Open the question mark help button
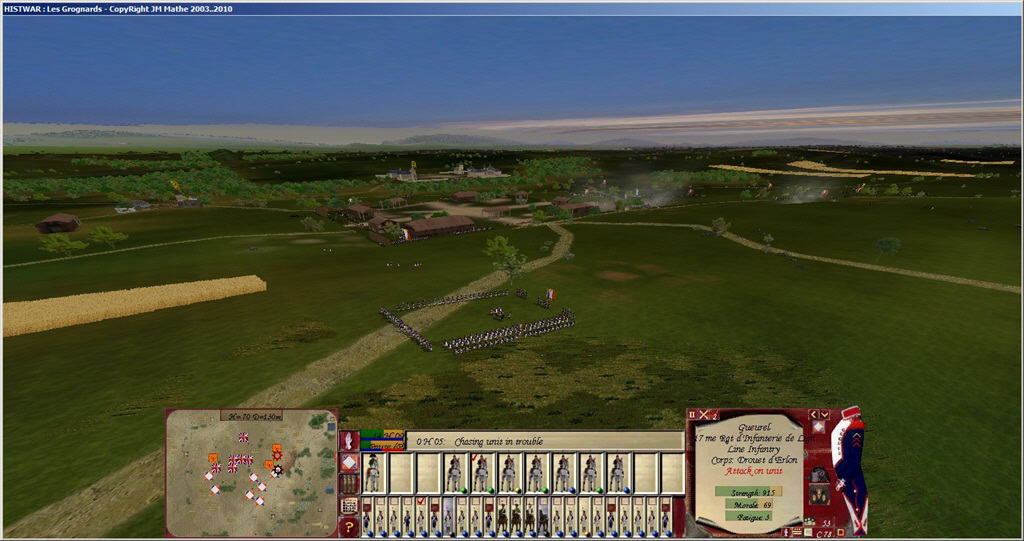Screen dimensions: 1024x541 (x=349, y=526)
